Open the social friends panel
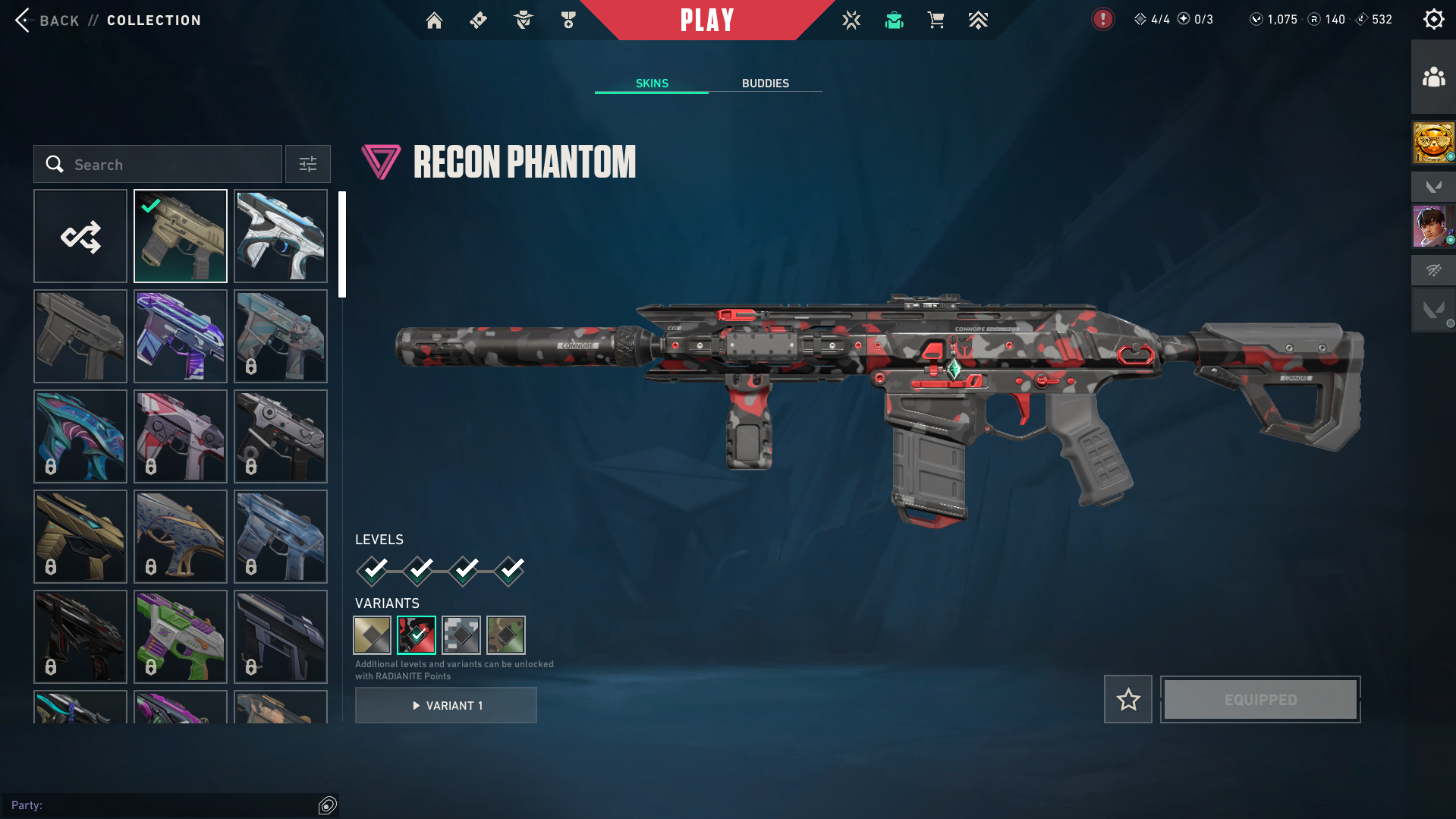Image resolution: width=1456 pixels, height=819 pixels. pos(1433,77)
